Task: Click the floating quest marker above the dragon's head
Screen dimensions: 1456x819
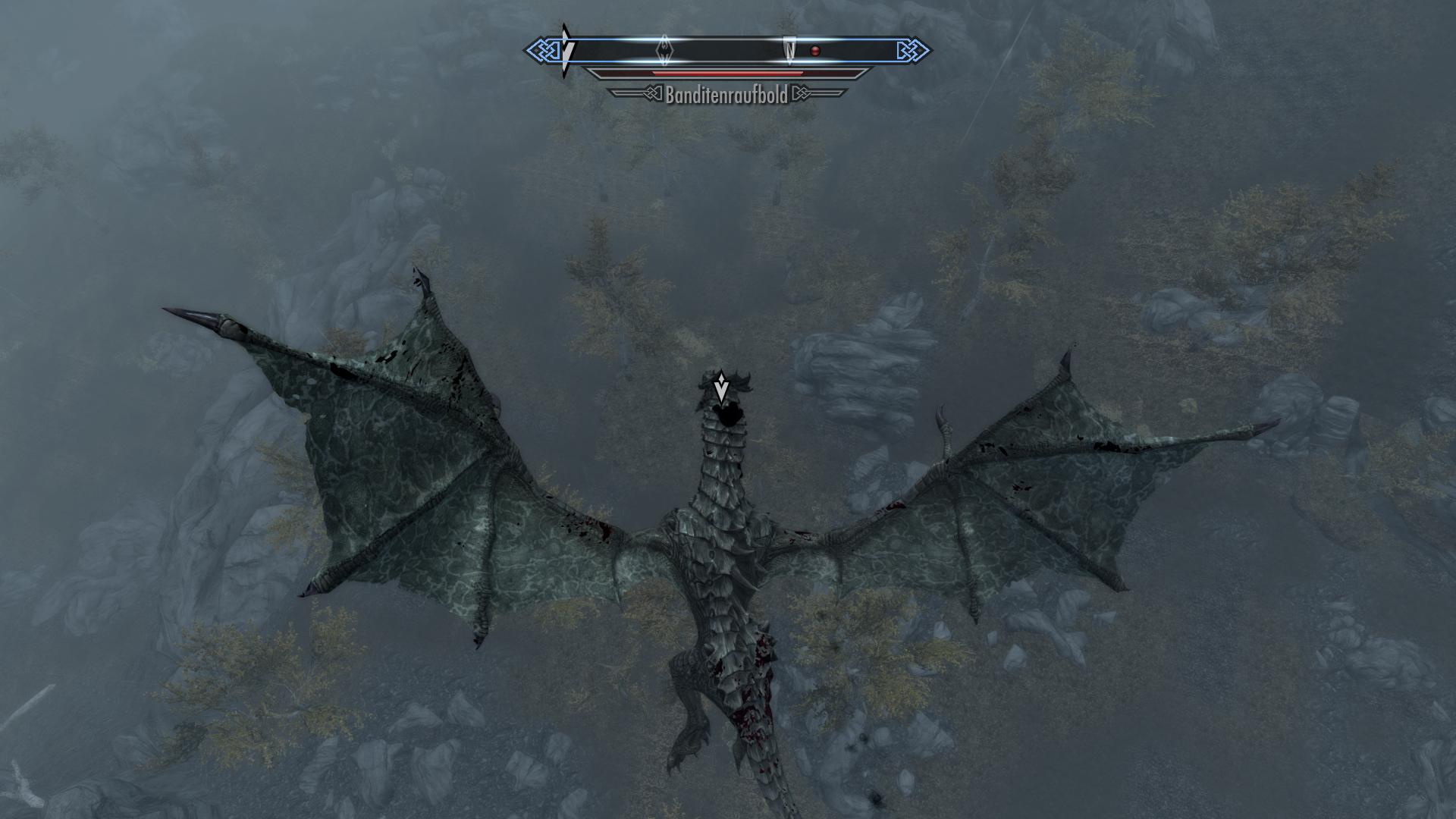Action: point(721,388)
